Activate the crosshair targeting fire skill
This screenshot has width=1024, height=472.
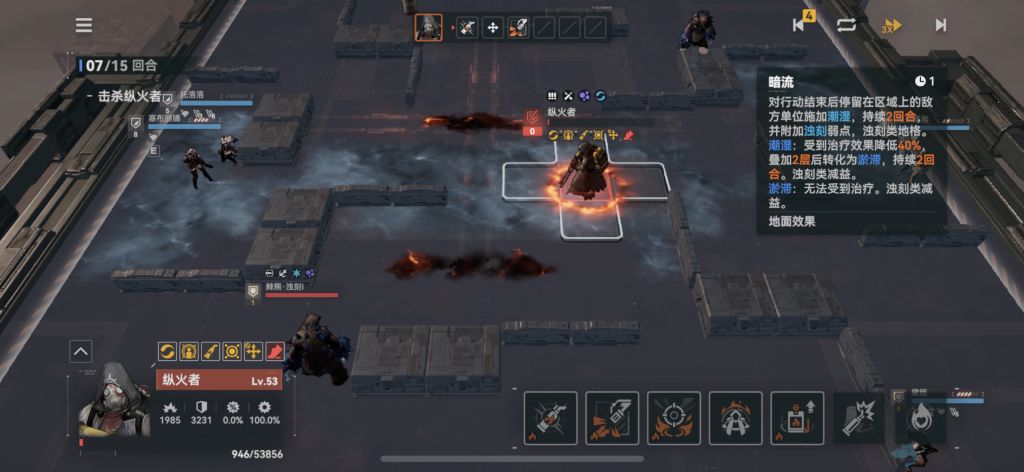point(673,417)
